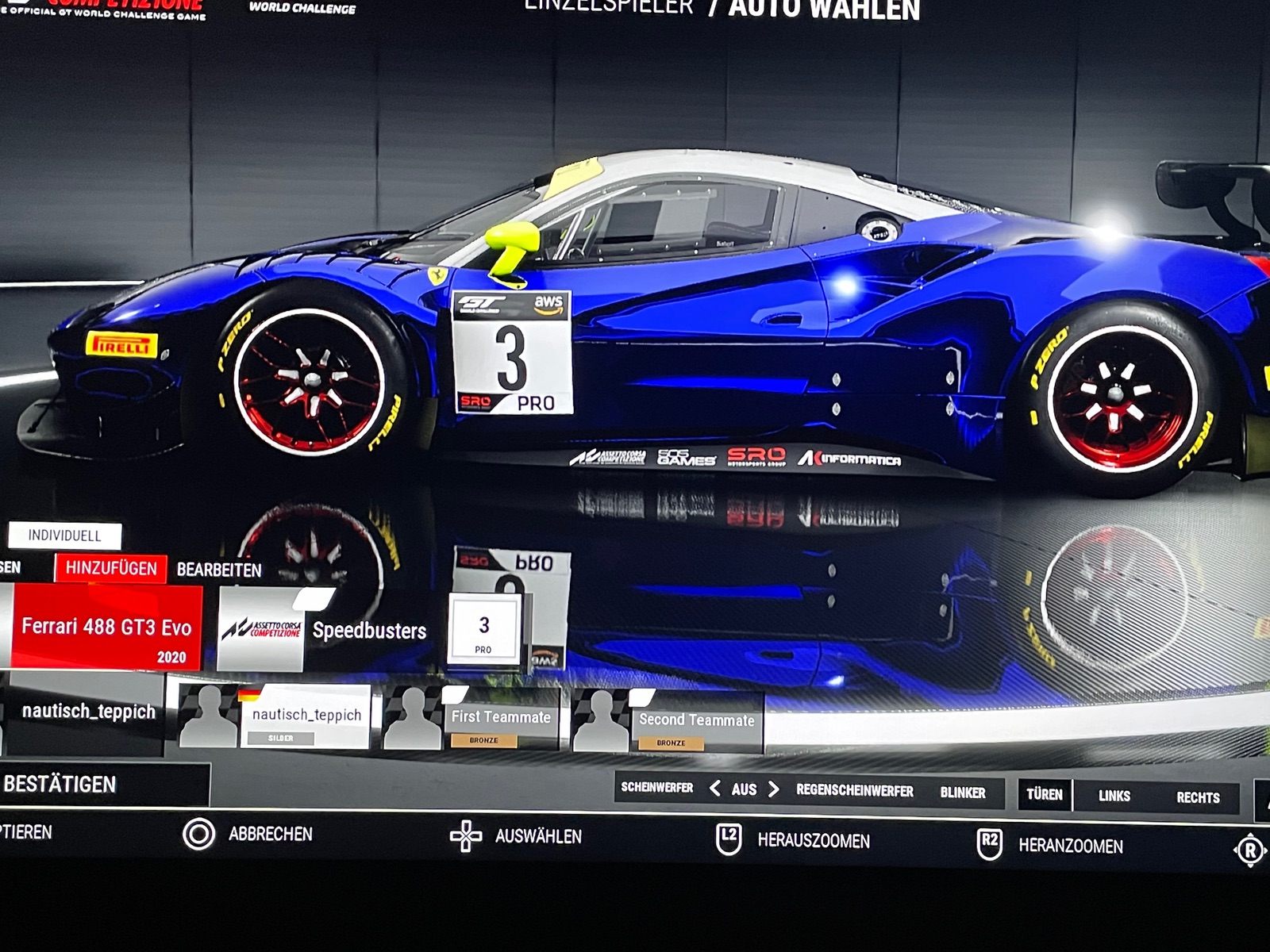The height and width of the screenshot is (952, 1270).
Task: Choose the First Teammate driver slot
Action: coord(501,719)
